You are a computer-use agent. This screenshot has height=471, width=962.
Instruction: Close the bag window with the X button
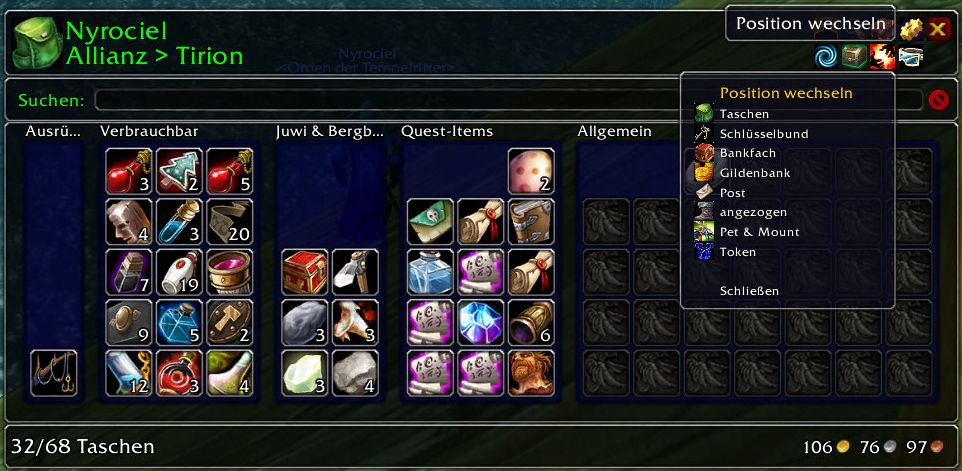point(938,29)
